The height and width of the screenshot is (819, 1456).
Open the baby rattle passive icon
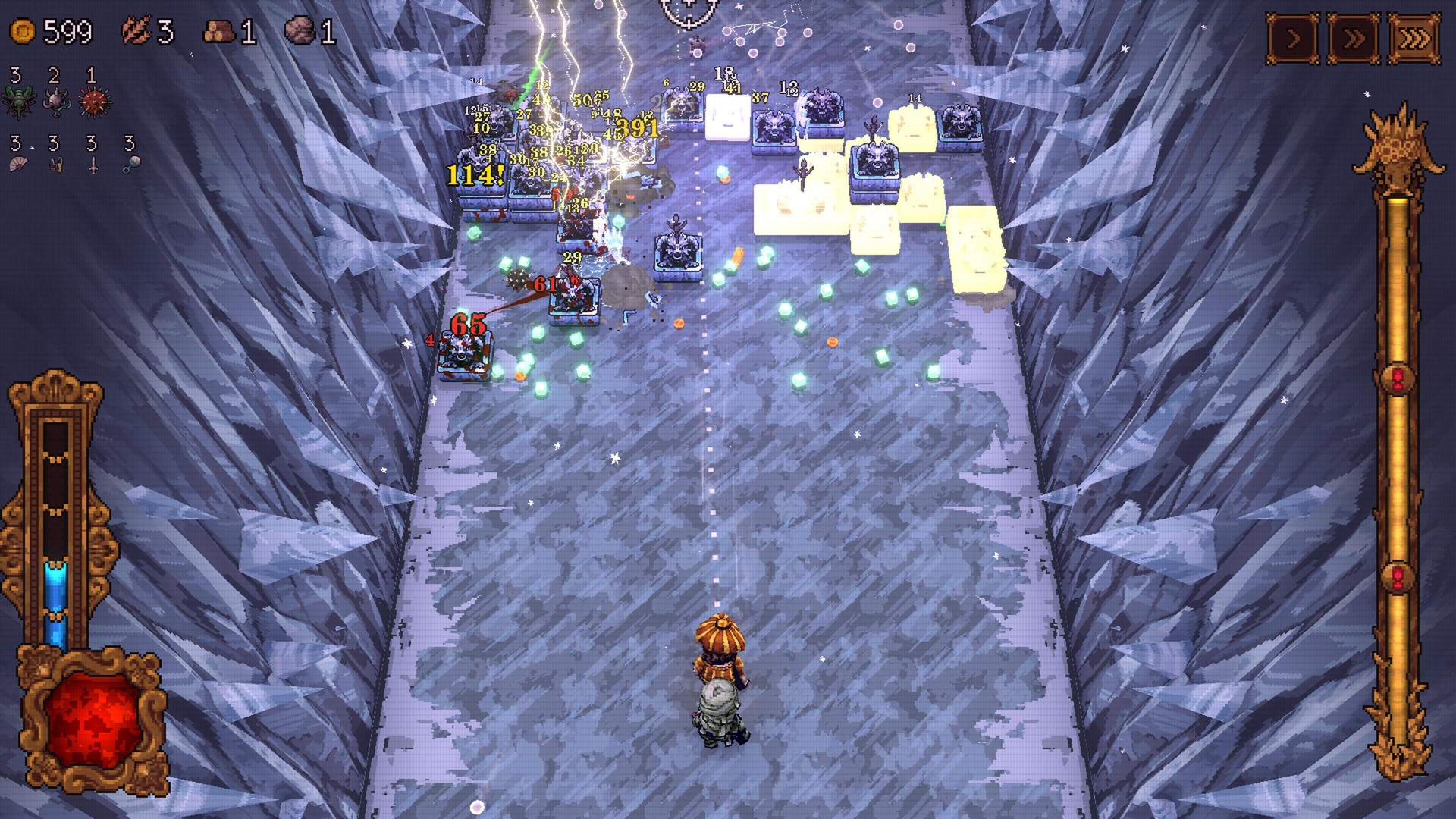pyautogui.click(x=130, y=164)
